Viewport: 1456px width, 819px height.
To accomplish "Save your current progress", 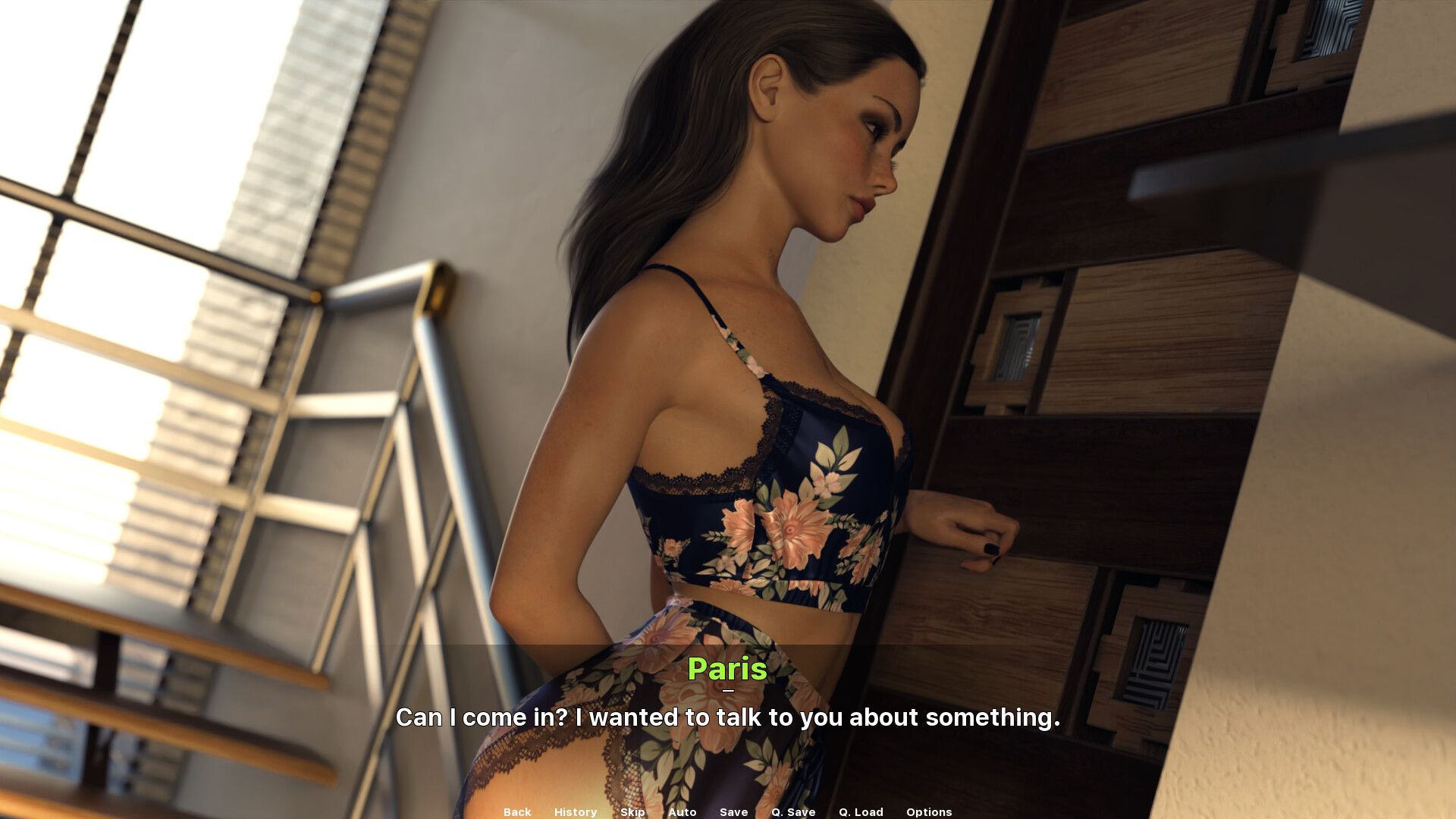I will [x=733, y=811].
